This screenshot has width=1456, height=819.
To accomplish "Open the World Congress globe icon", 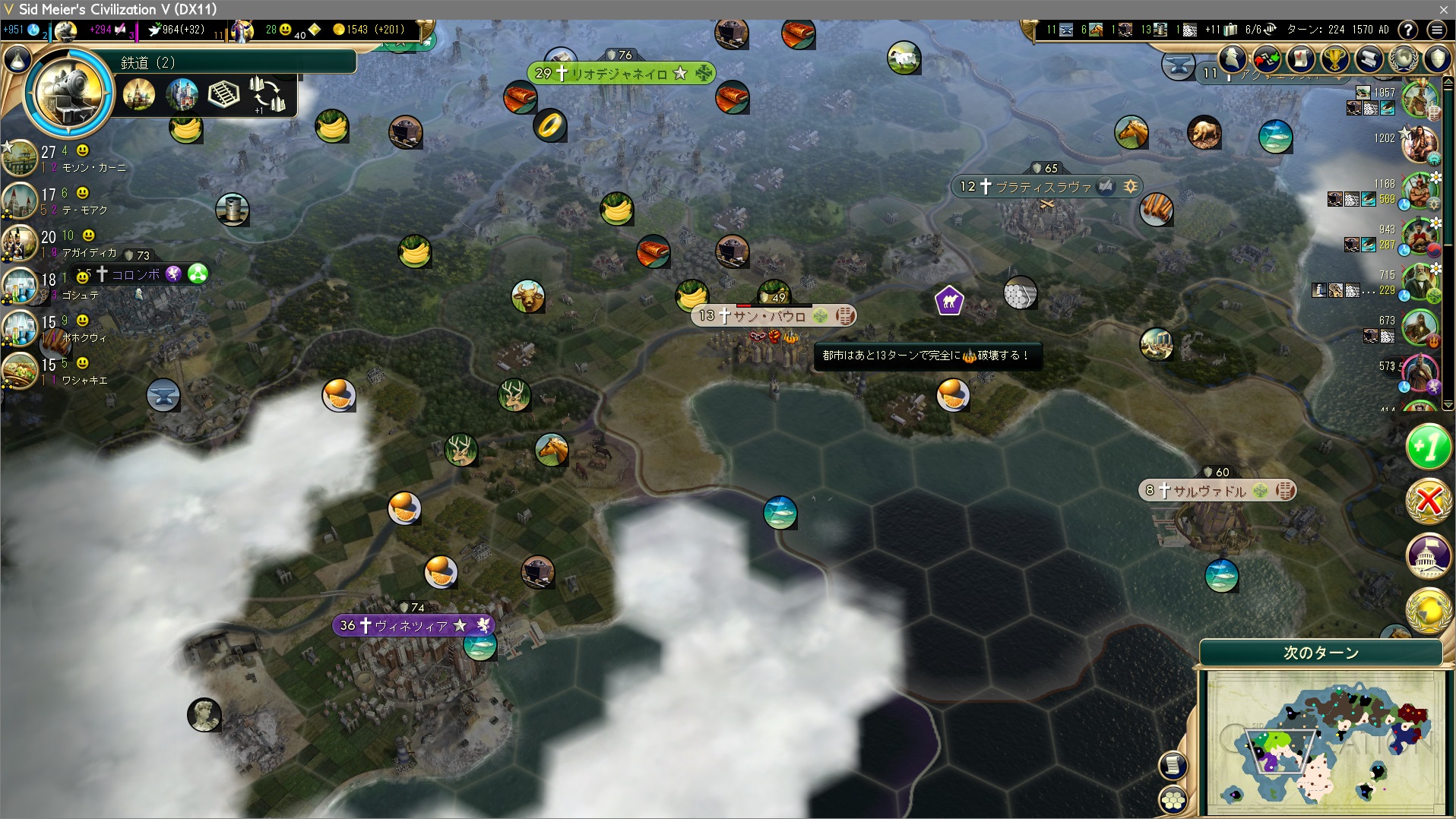I will point(1403,58).
